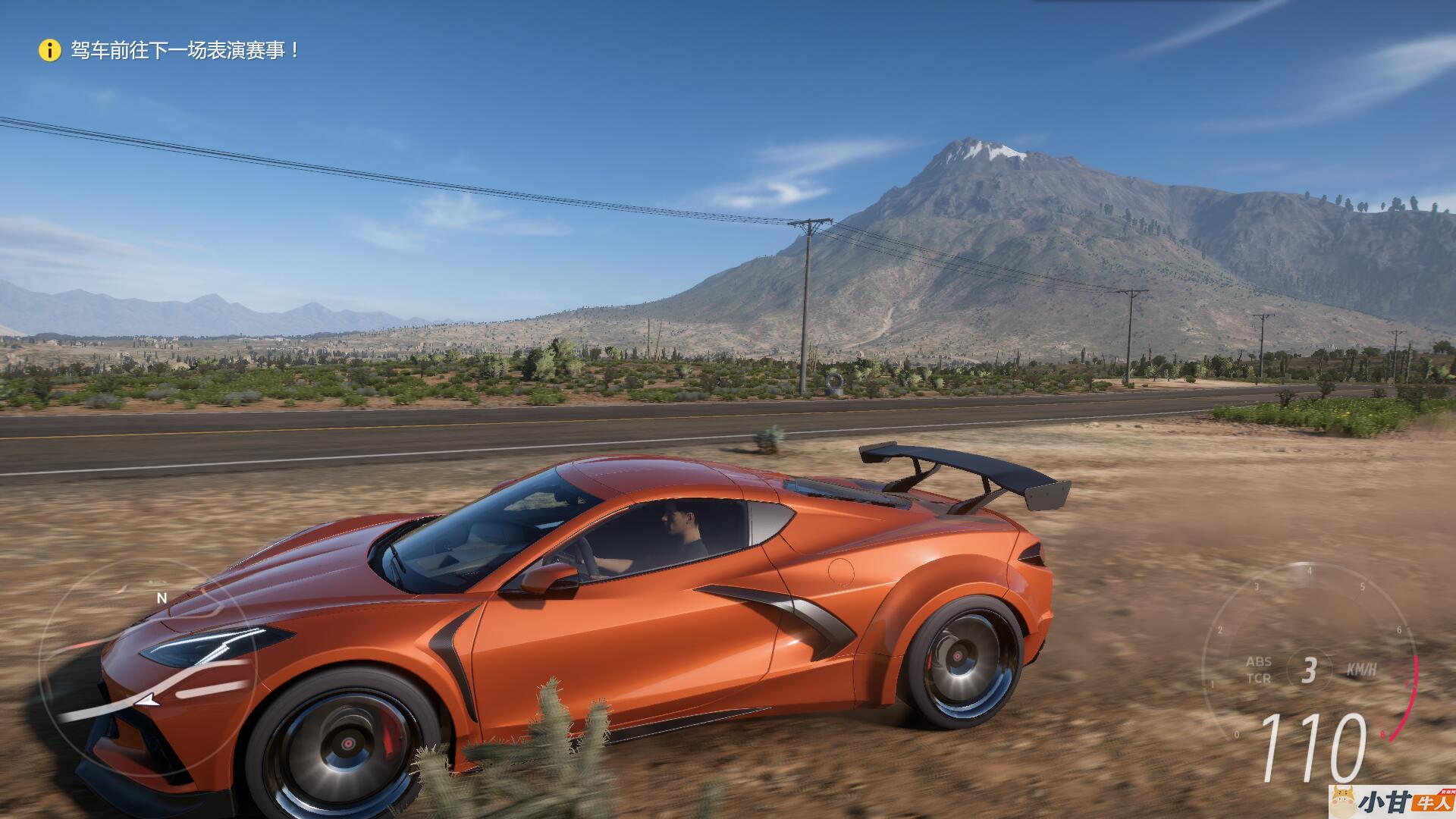This screenshot has height=819, width=1456.
Task: Click the yellow info icon beside the objective
Action: (x=49, y=51)
